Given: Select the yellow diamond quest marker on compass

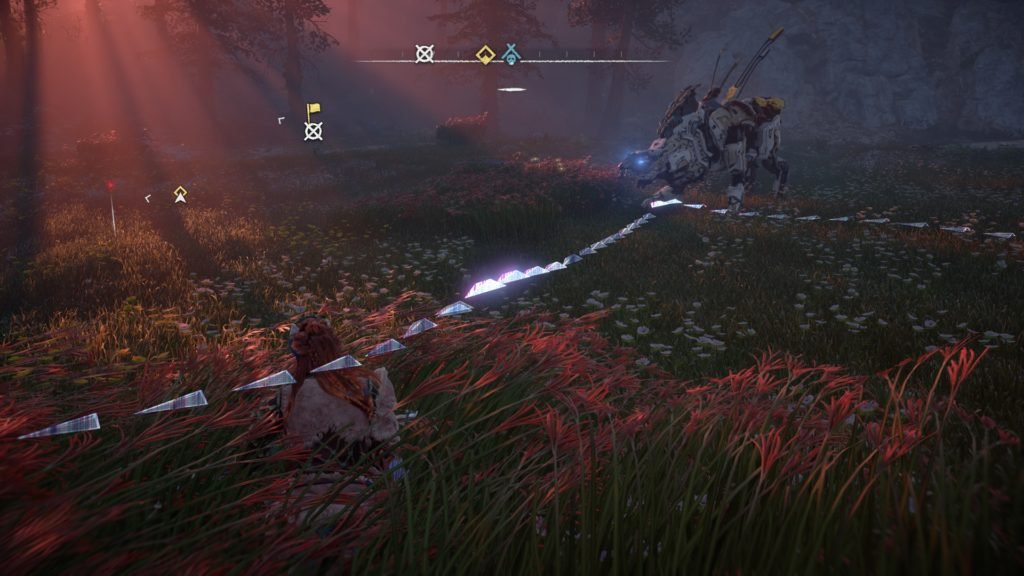Looking at the screenshot, I should 485,54.
